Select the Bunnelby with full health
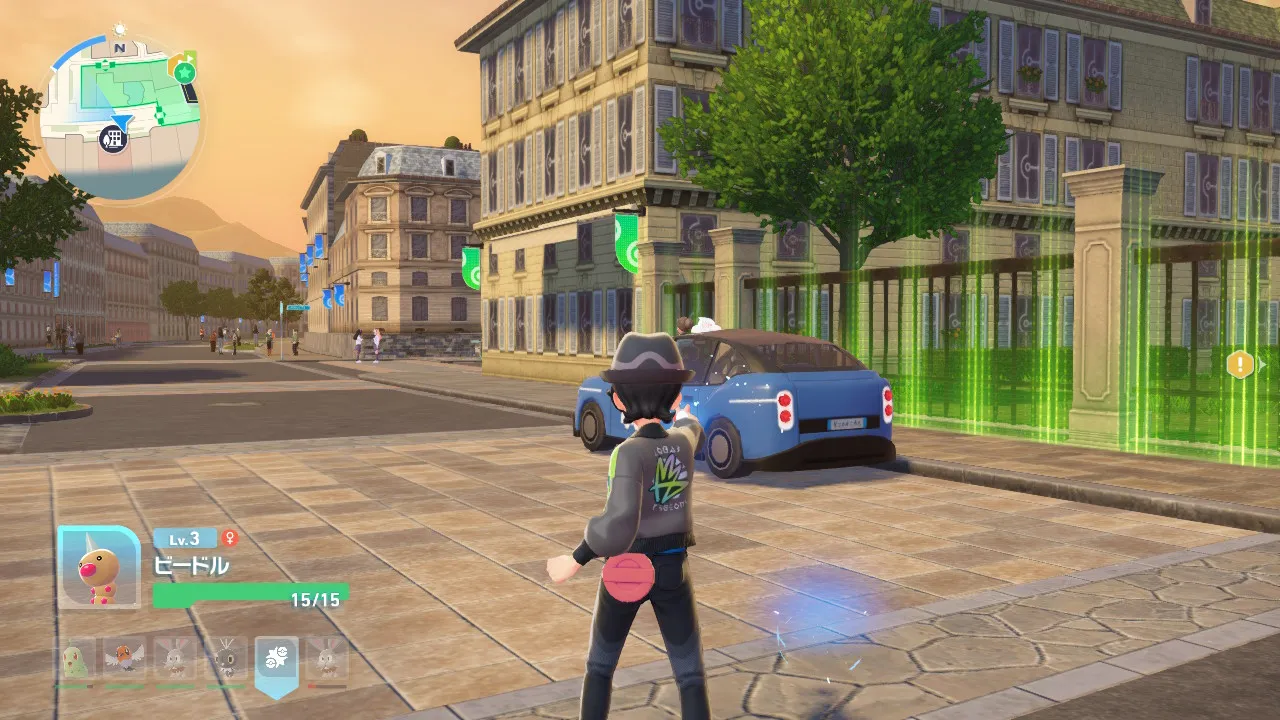The height and width of the screenshot is (720, 1280). 175,660
